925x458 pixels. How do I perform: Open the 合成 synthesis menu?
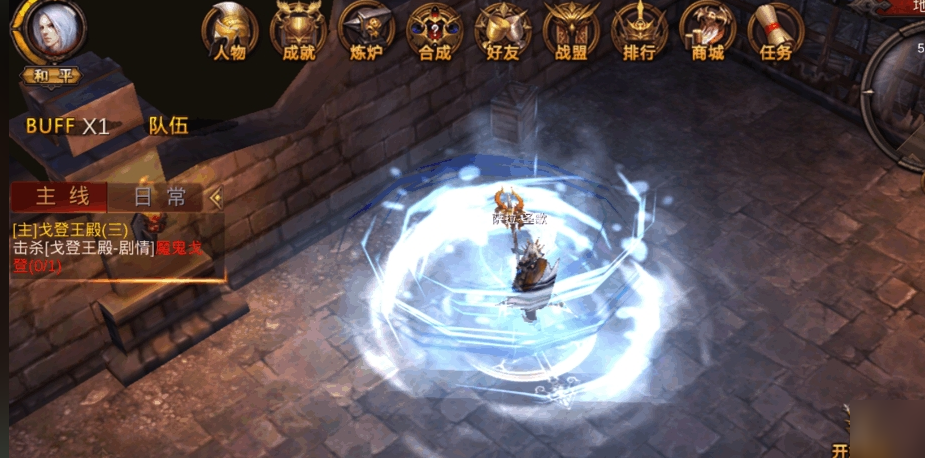(434, 30)
